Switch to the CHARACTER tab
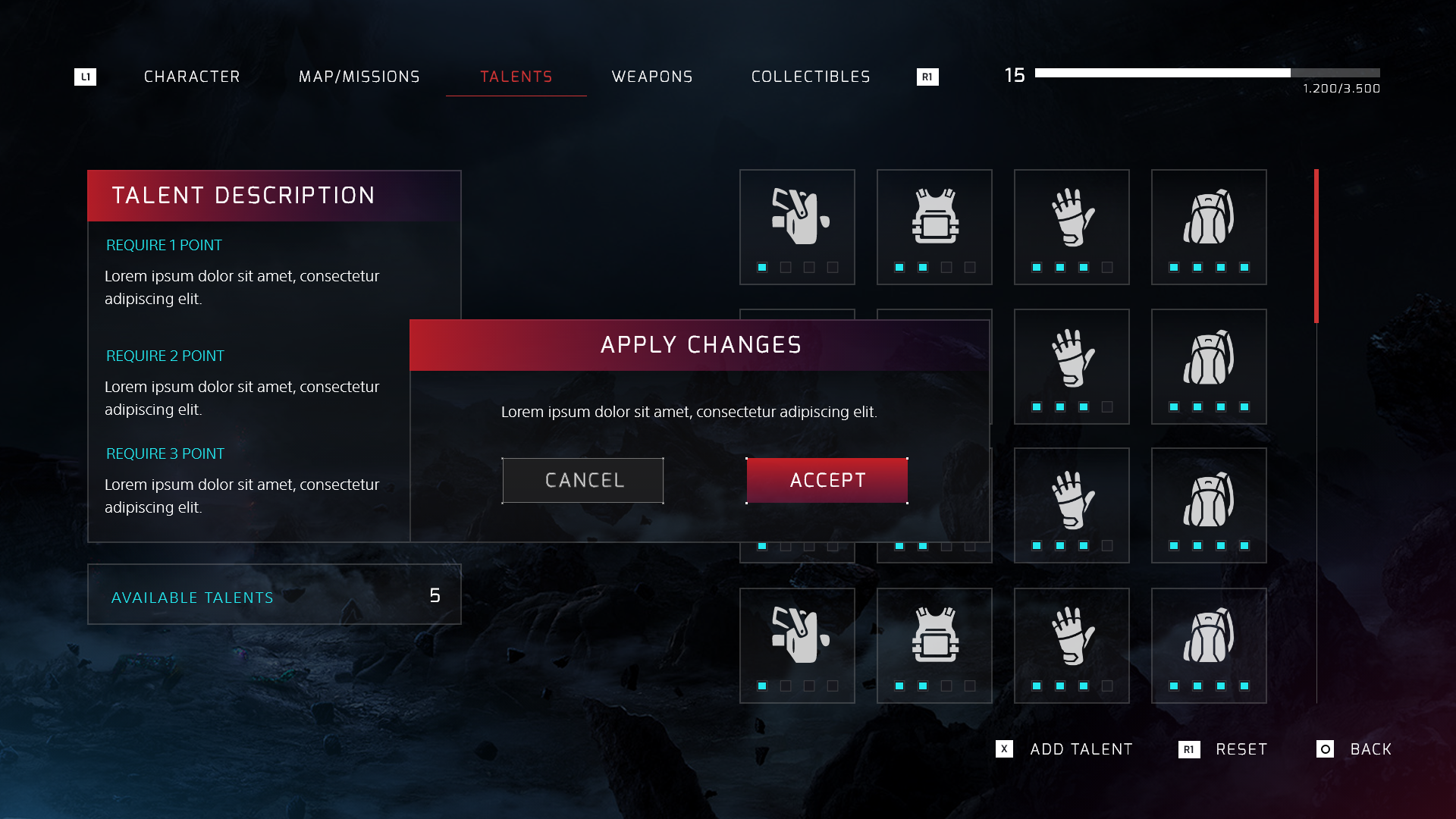This screenshot has width=1456, height=819. click(192, 77)
